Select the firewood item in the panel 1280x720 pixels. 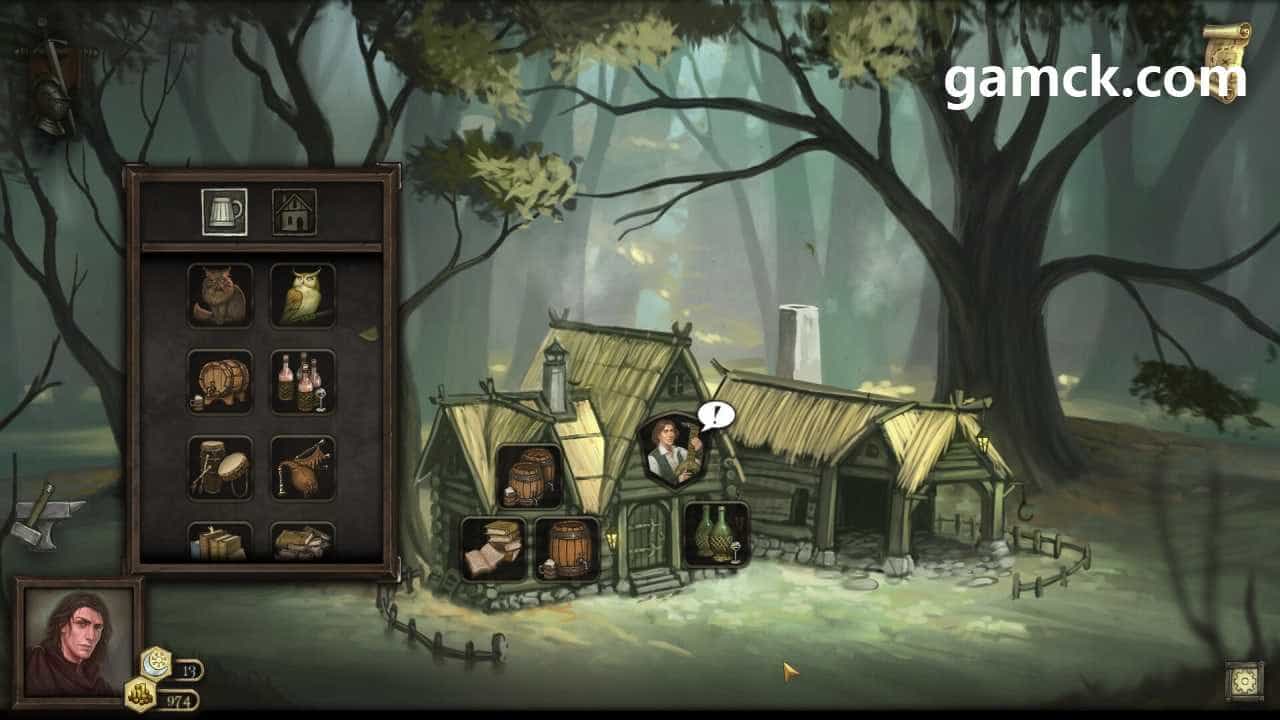click(302, 541)
